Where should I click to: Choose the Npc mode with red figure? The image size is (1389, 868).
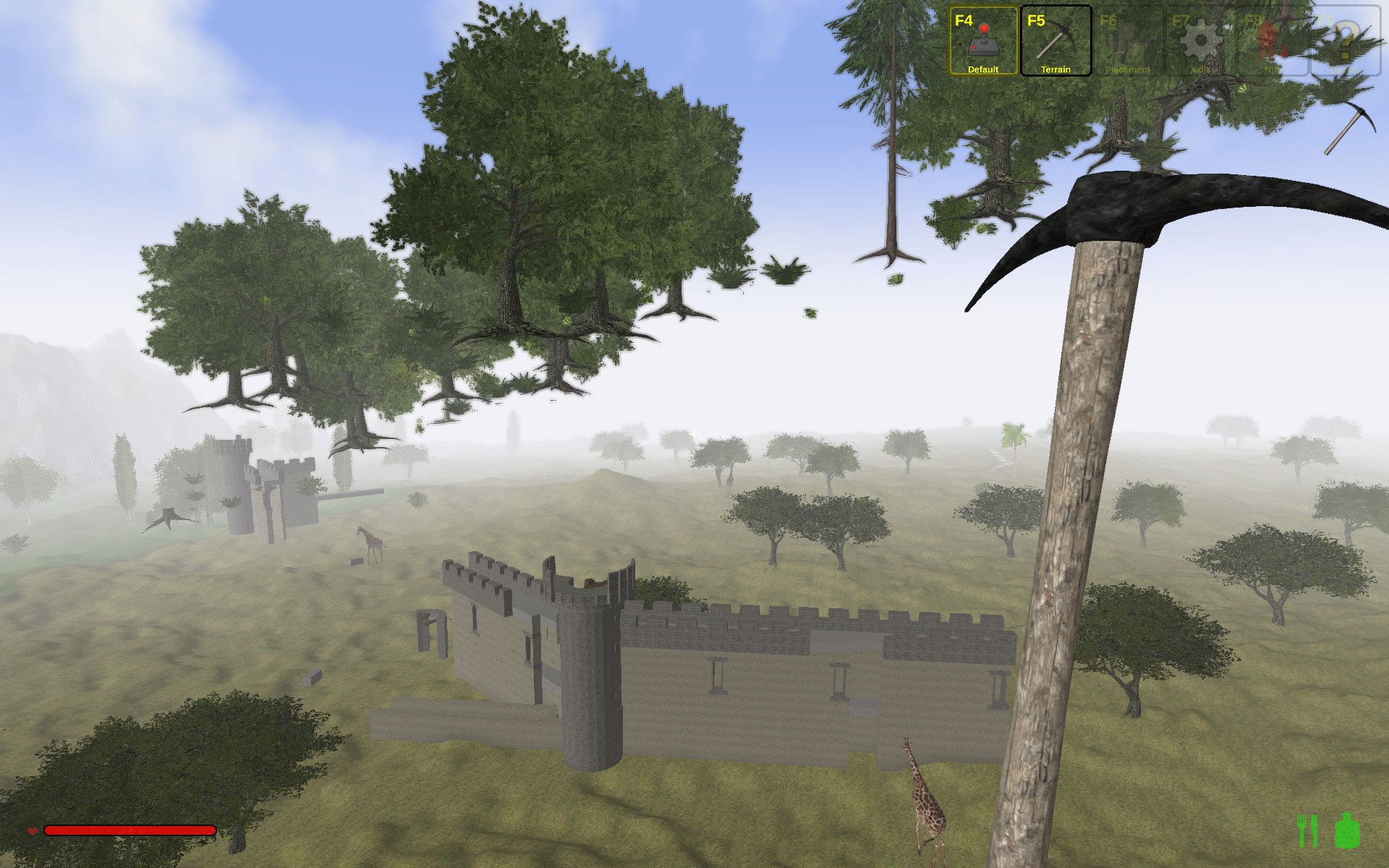(x=1273, y=41)
